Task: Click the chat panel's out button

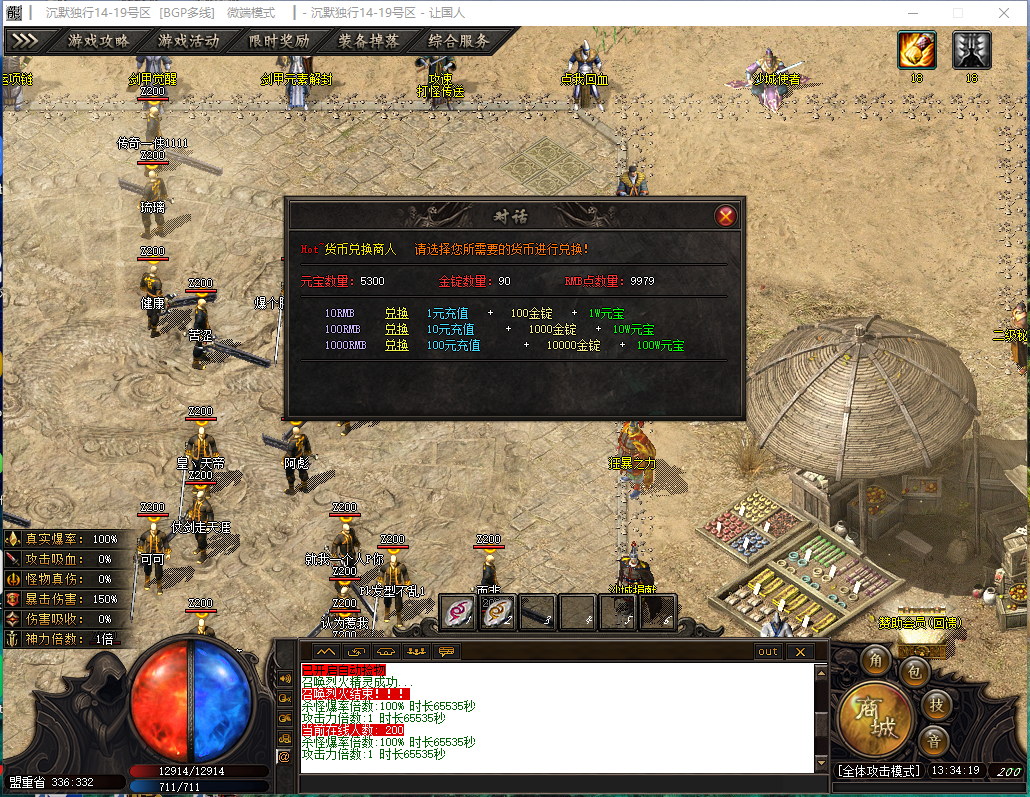Action: coord(767,651)
